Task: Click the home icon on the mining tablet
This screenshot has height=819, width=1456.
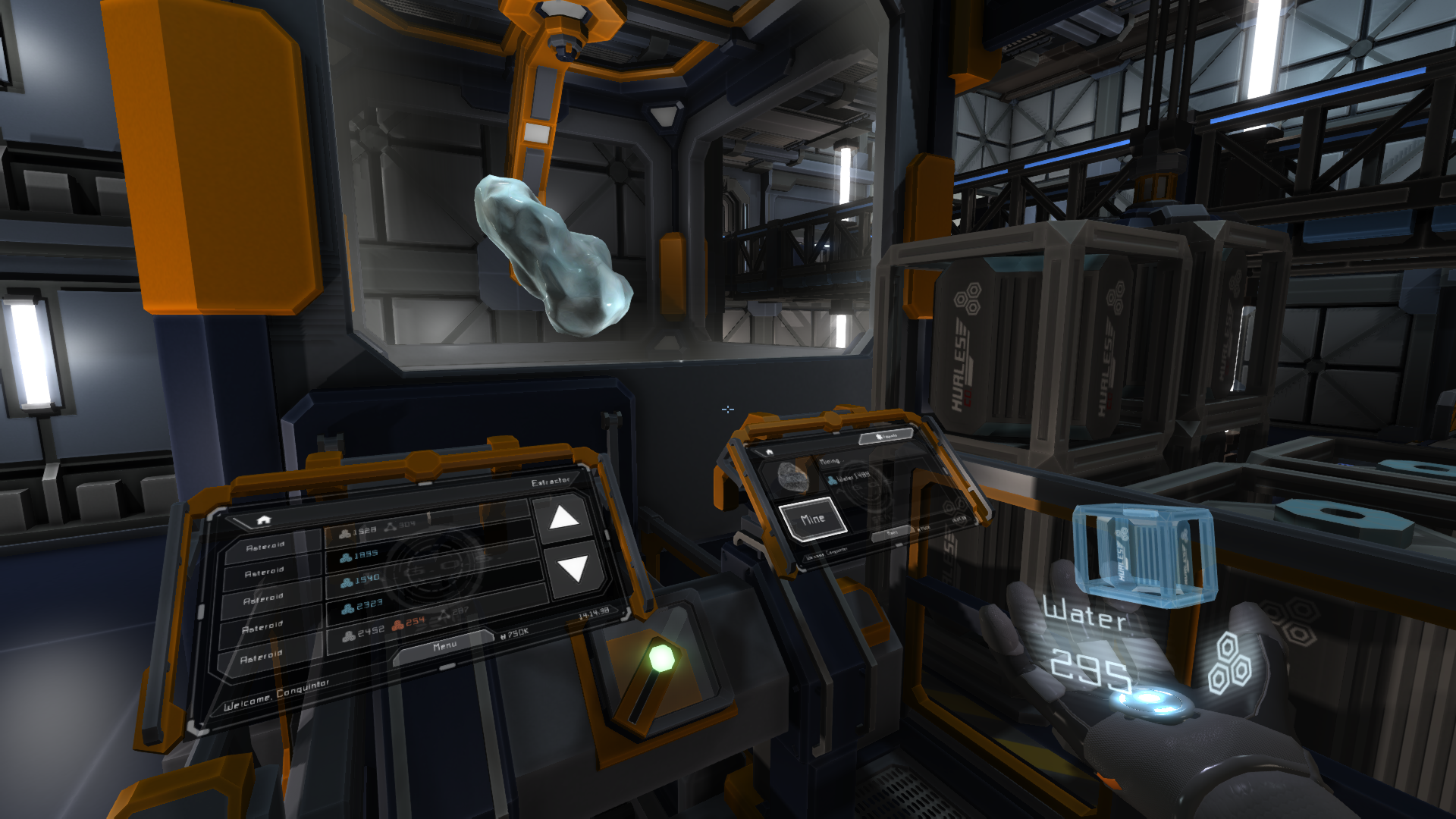Action: tap(769, 453)
